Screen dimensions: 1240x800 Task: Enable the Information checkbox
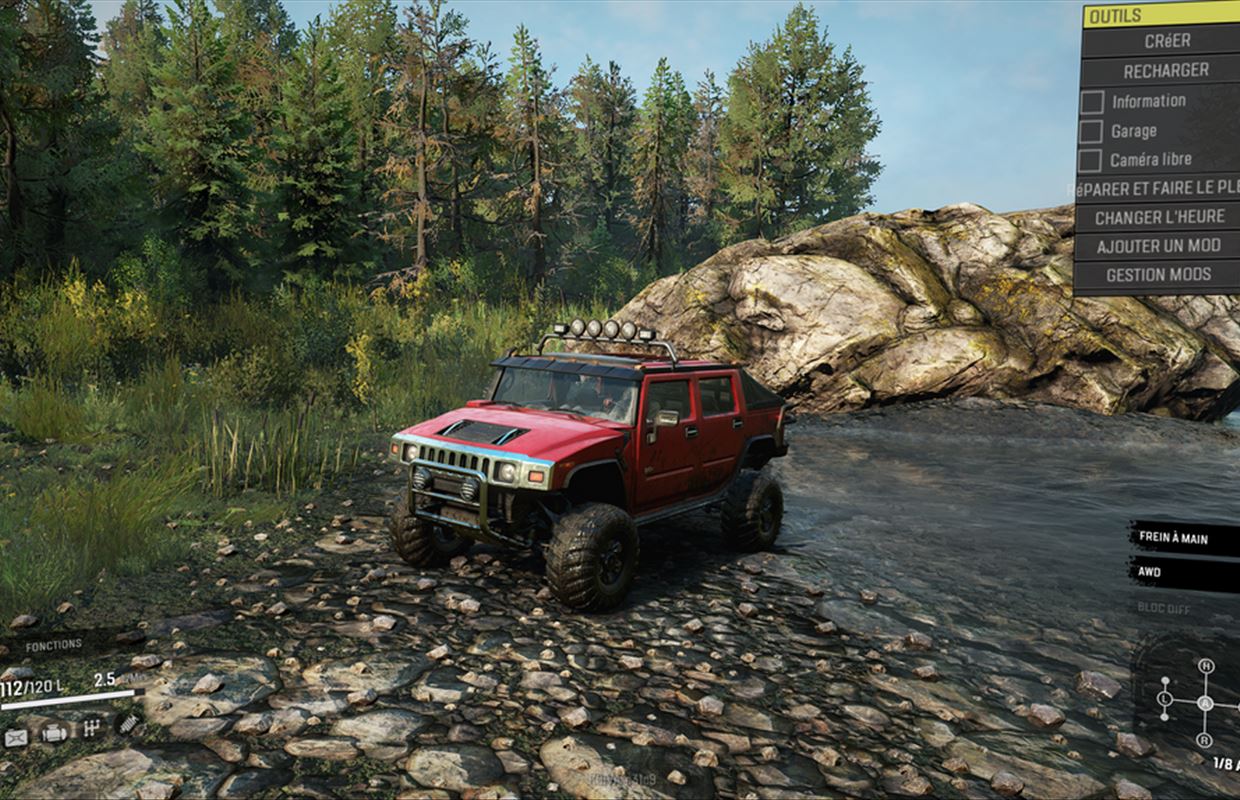tap(1092, 102)
